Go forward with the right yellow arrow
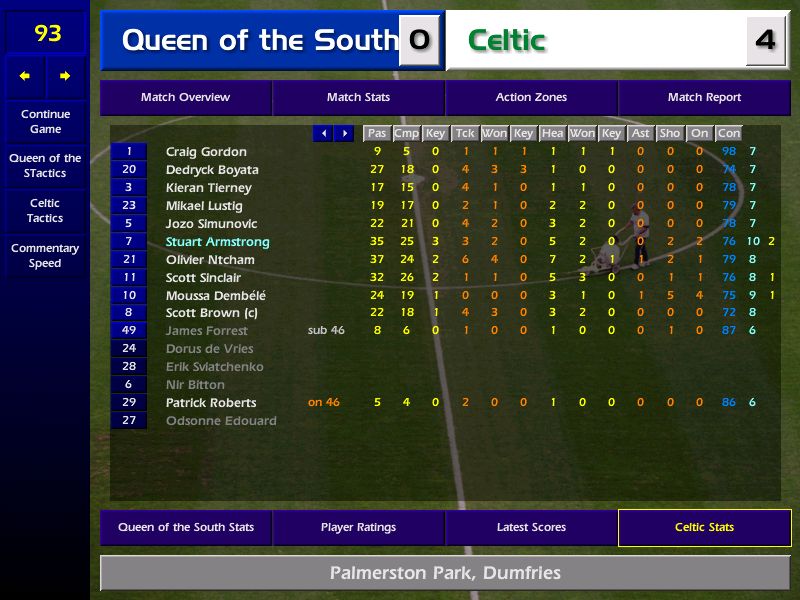The height and width of the screenshot is (600, 800). click(x=65, y=76)
